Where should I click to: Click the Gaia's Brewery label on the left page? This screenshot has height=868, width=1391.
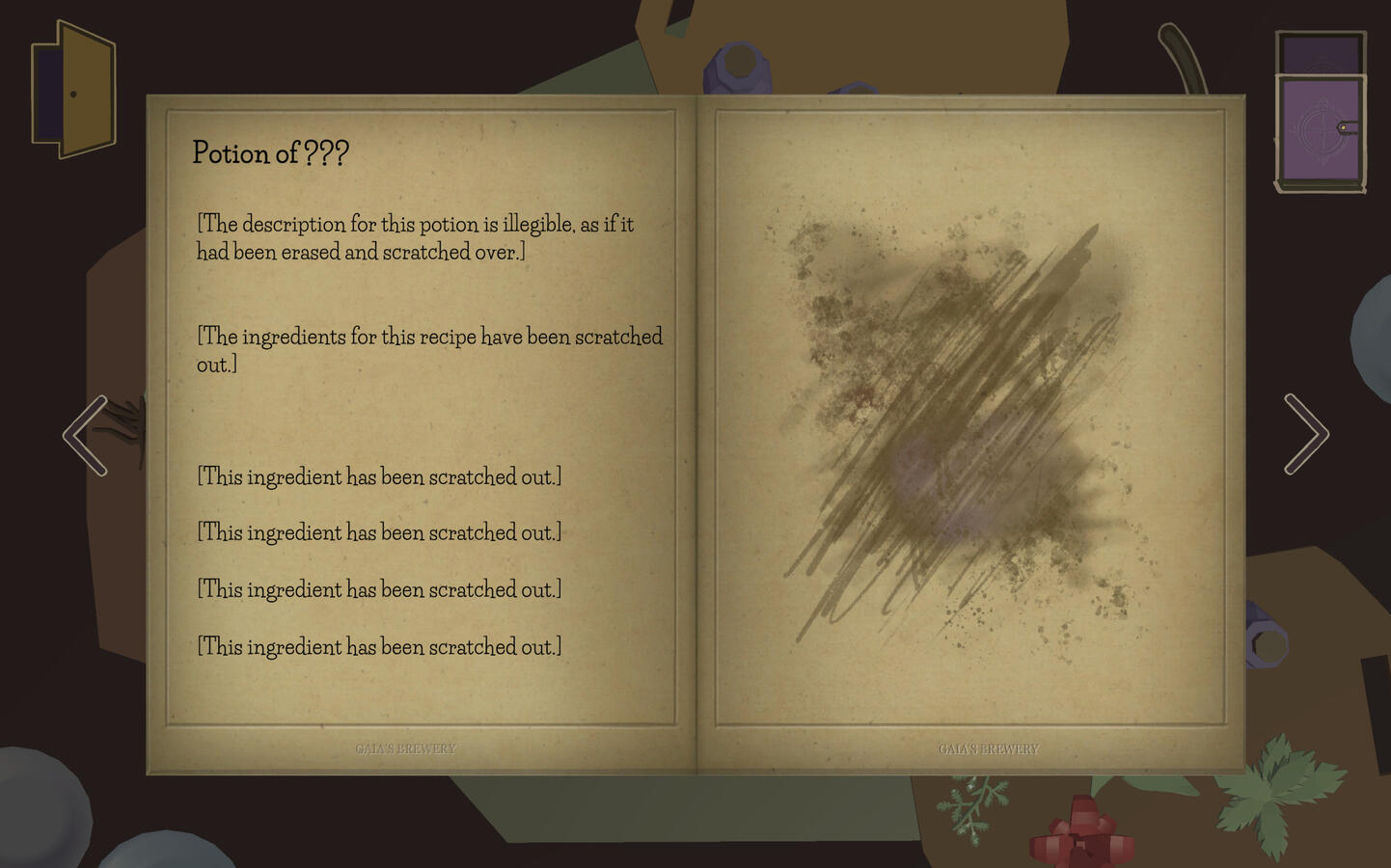(x=407, y=748)
